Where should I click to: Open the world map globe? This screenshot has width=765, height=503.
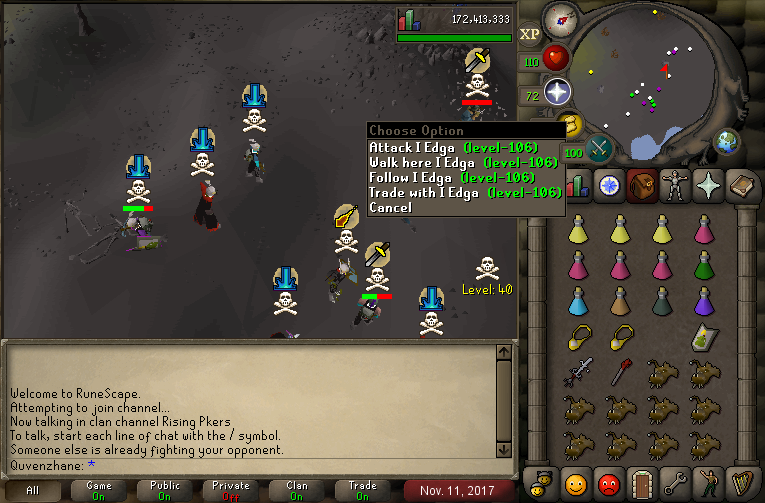pos(727,140)
